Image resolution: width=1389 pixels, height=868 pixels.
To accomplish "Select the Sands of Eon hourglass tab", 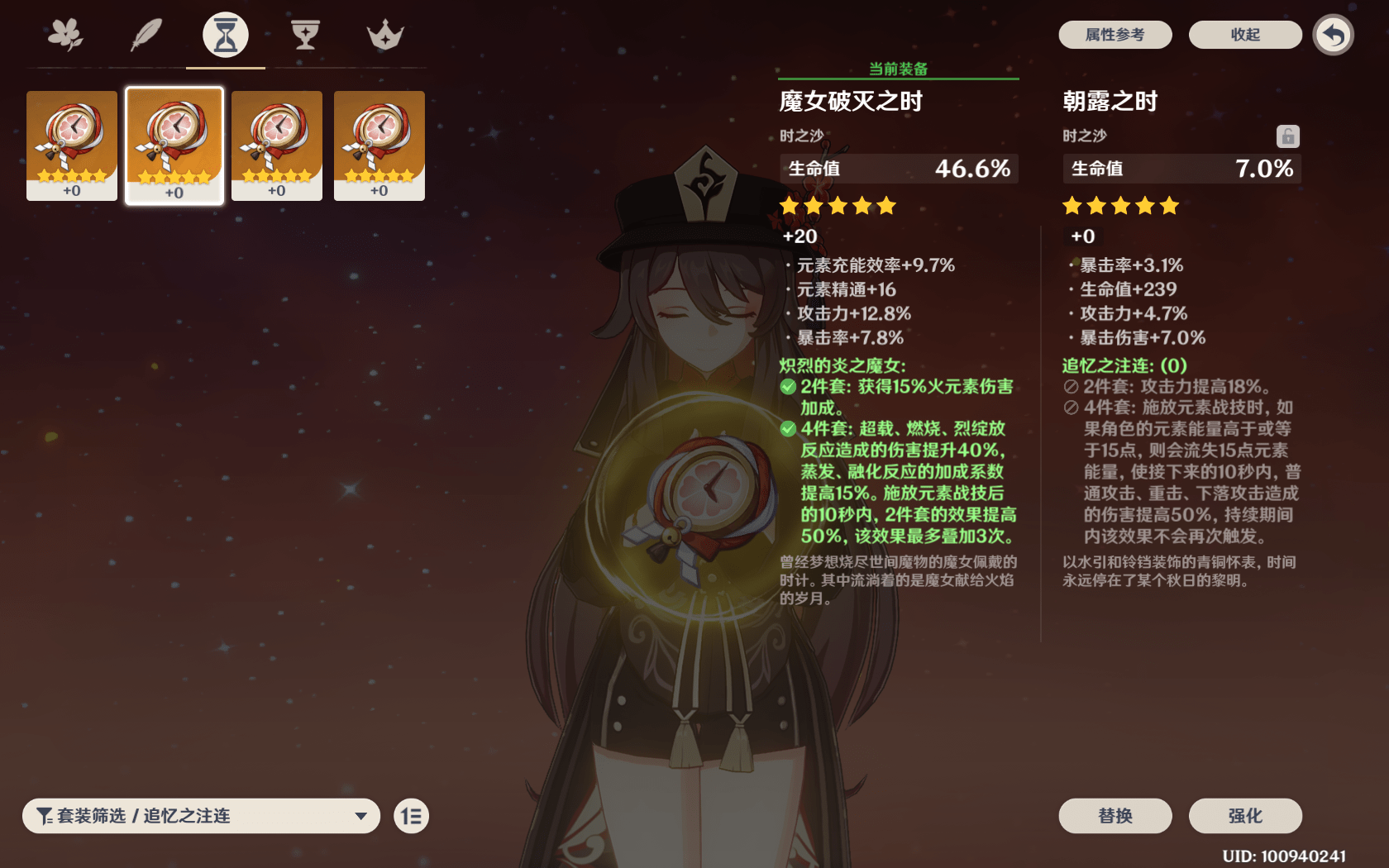I will 226,35.
